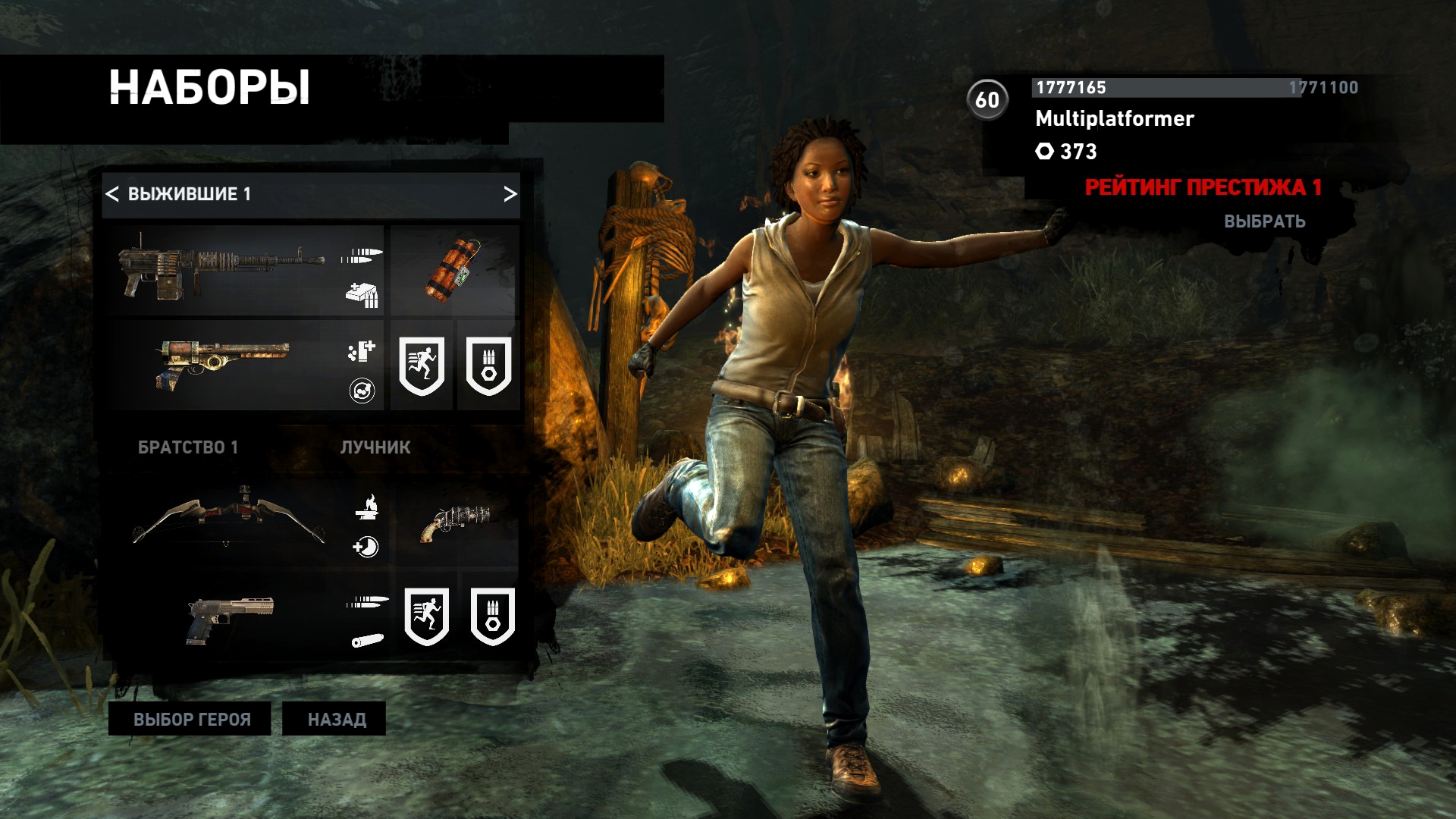Screen dimensions: 1456x819
Task: Switch to previous loadout with left arrow
Action: (112, 194)
